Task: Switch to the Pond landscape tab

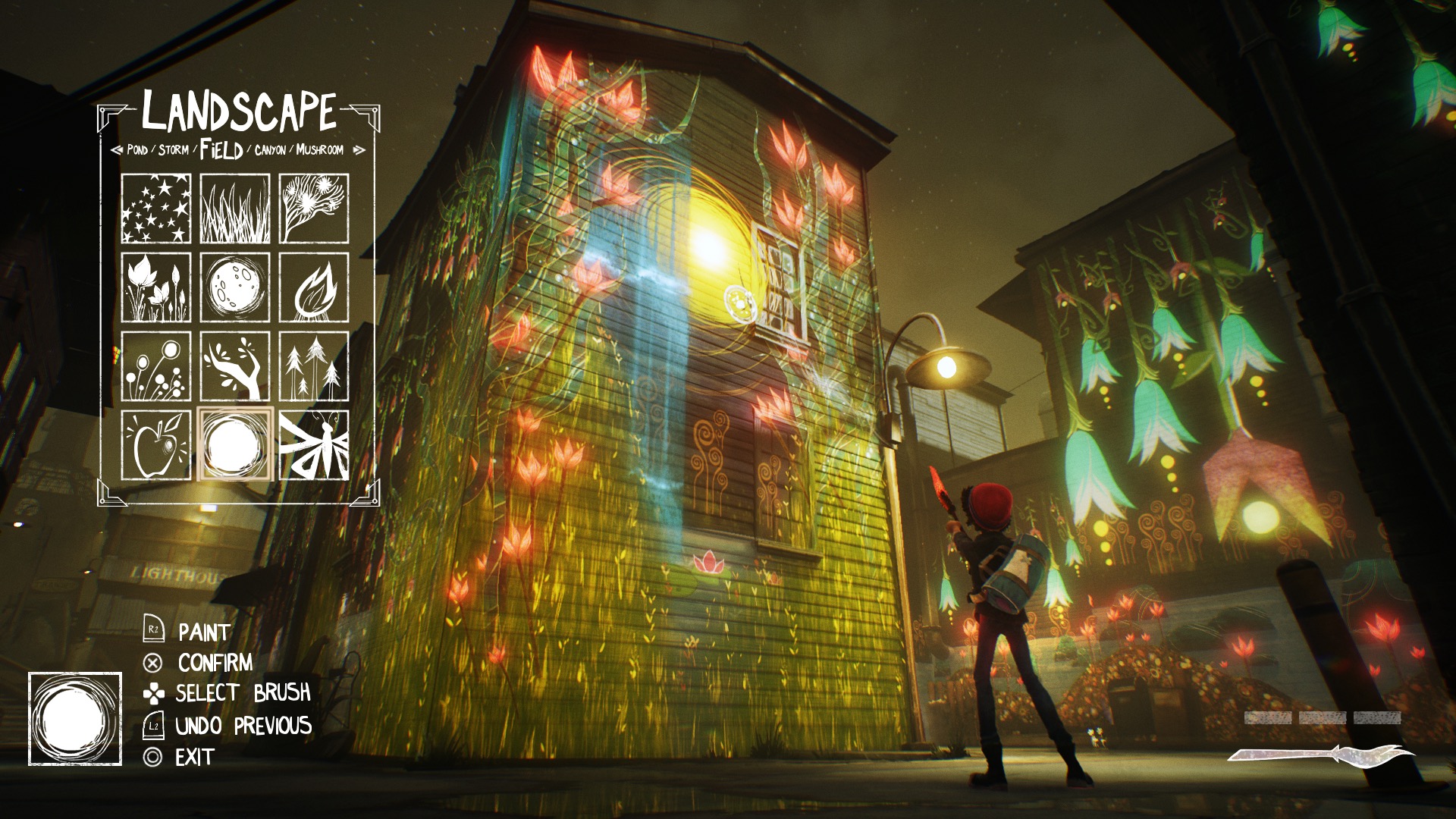Action: [136, 151]
